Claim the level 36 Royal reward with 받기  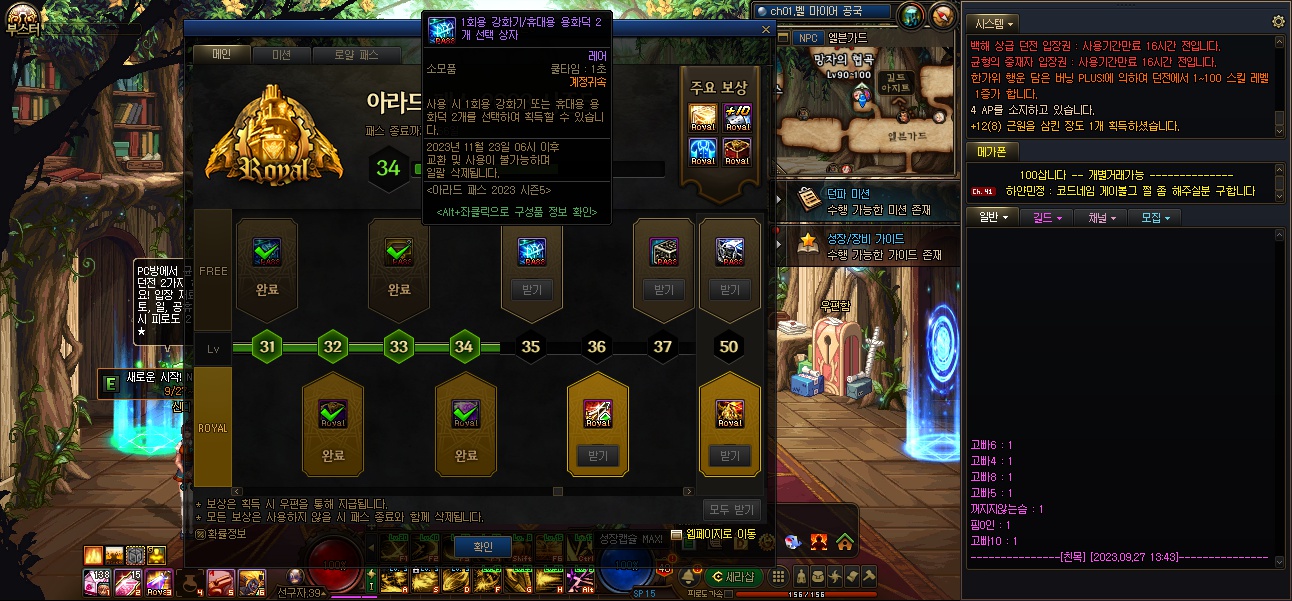point(597,456)
